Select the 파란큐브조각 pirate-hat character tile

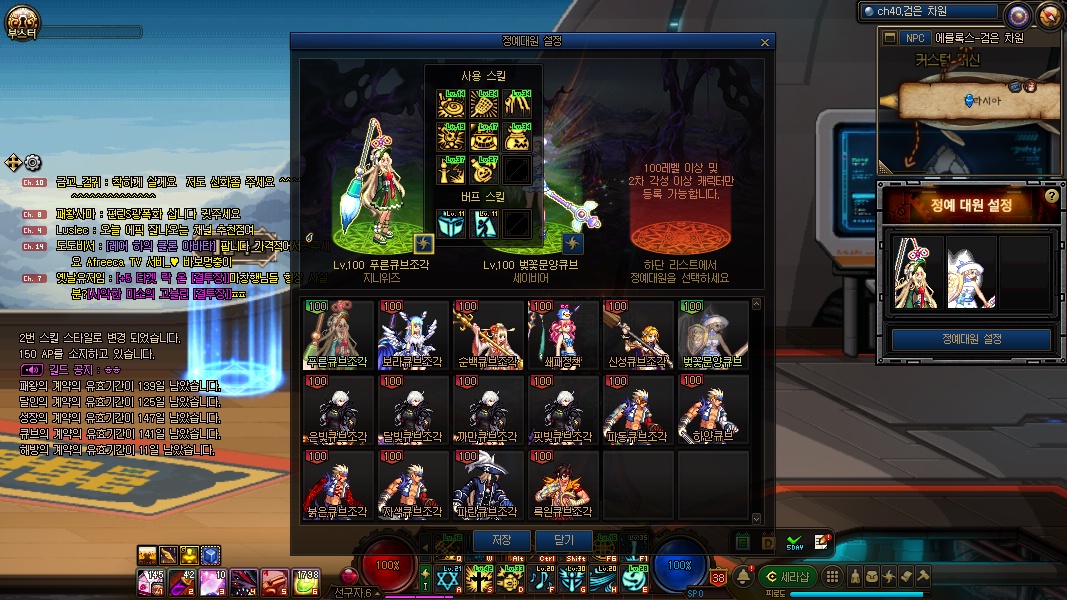pos(488,485)
